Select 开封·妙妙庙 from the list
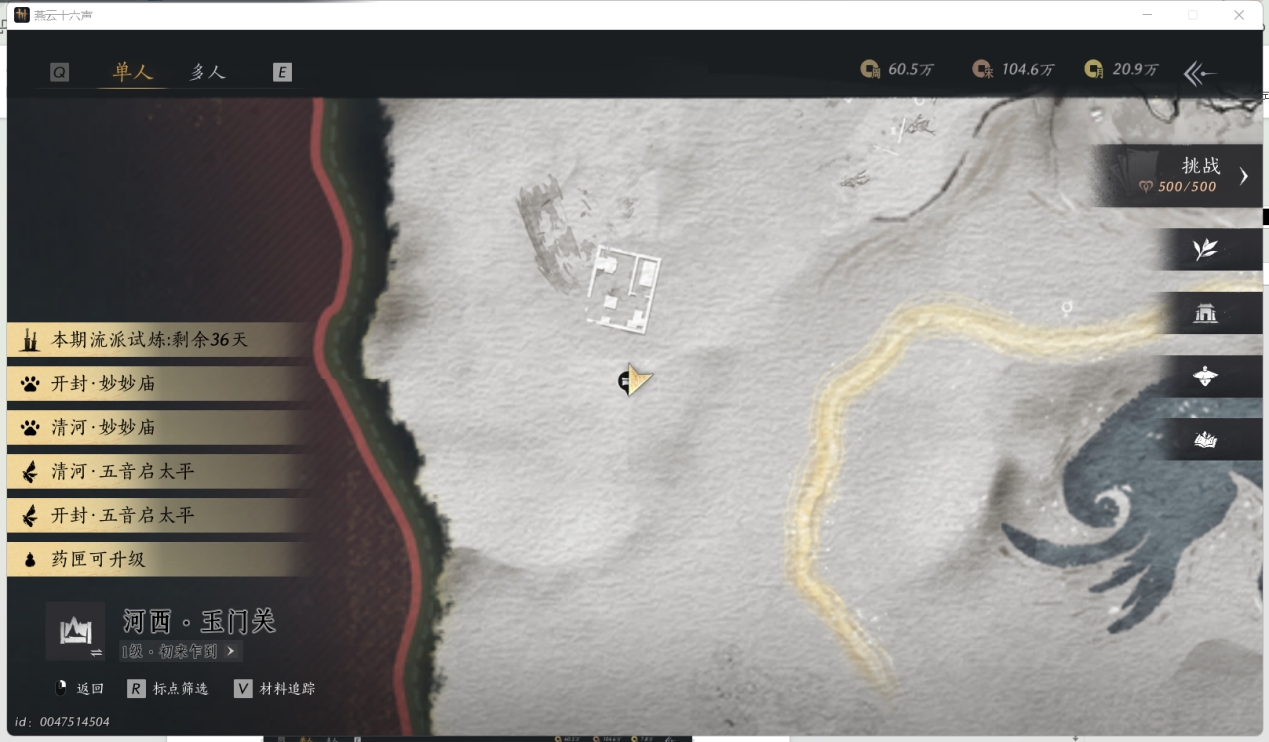Screen dimensions: 1269x742 click(150, 384)
